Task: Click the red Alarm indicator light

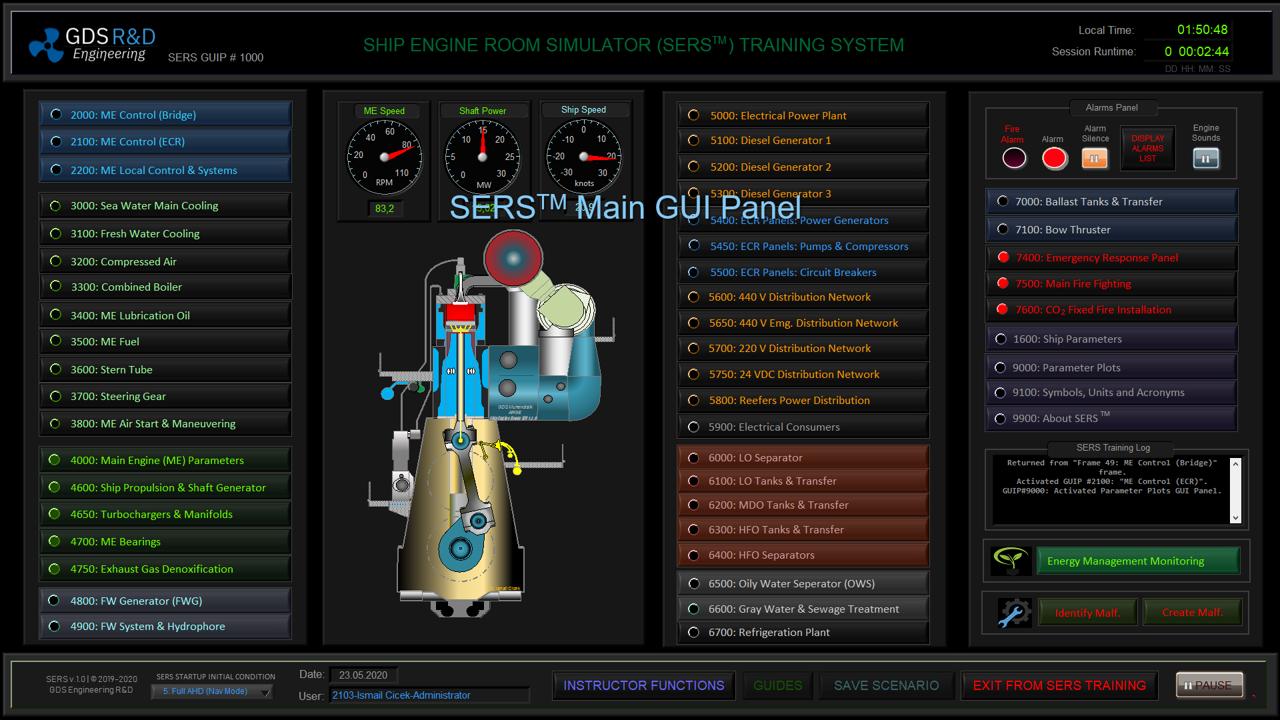Action: (x=1055, y=157)
